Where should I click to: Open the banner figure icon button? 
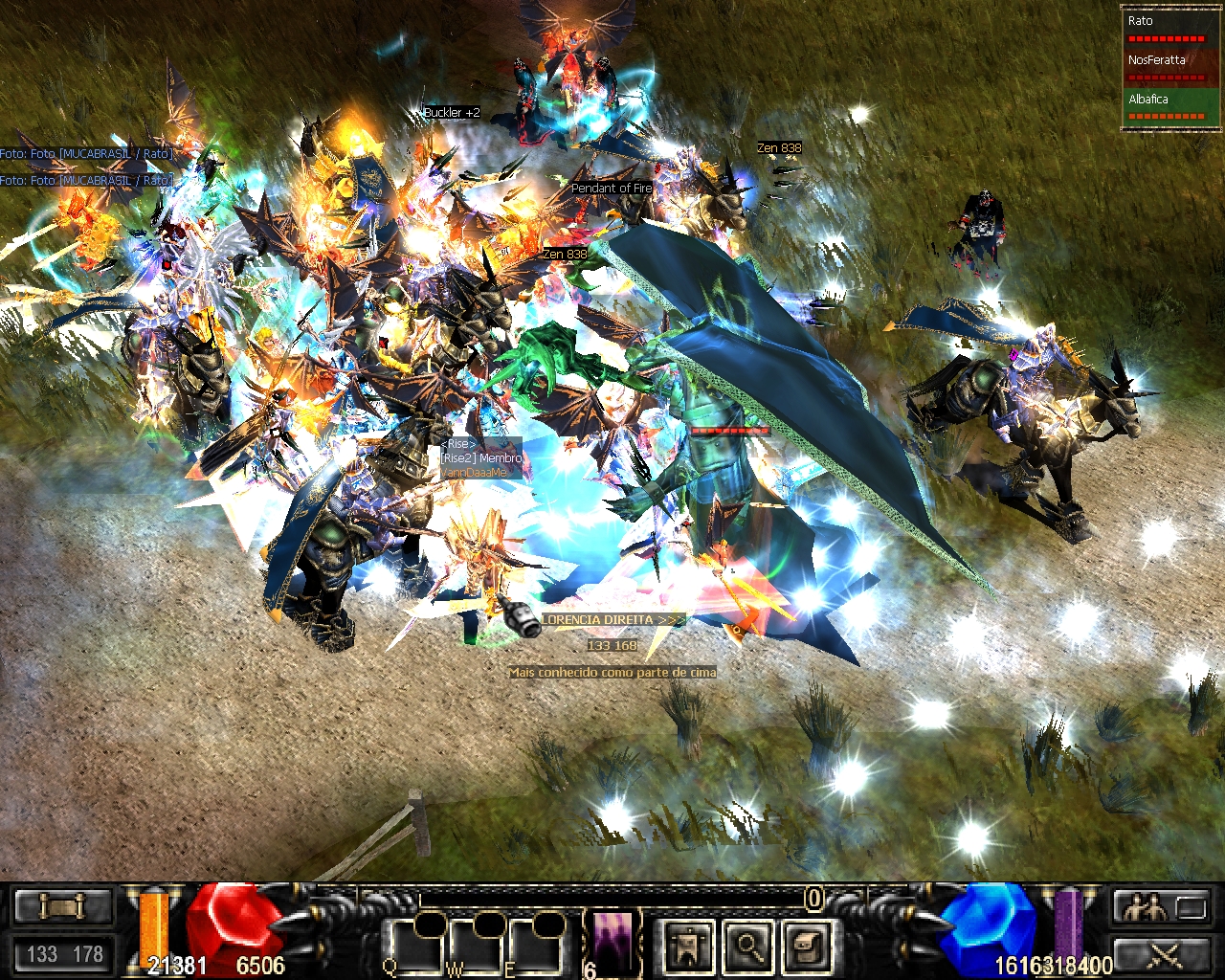pos(689,946)
